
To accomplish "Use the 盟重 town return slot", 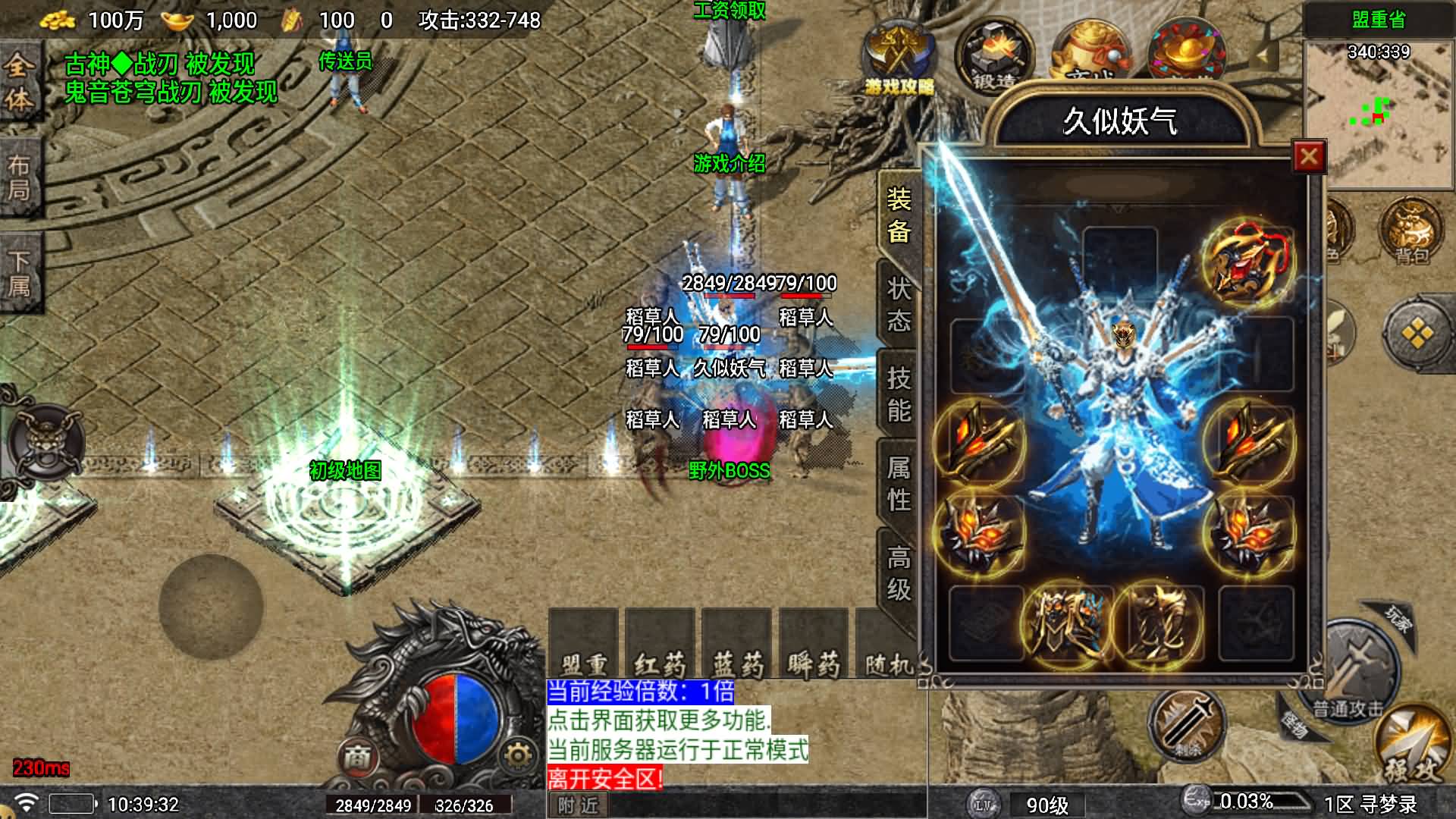I will [x=583, y=645].
